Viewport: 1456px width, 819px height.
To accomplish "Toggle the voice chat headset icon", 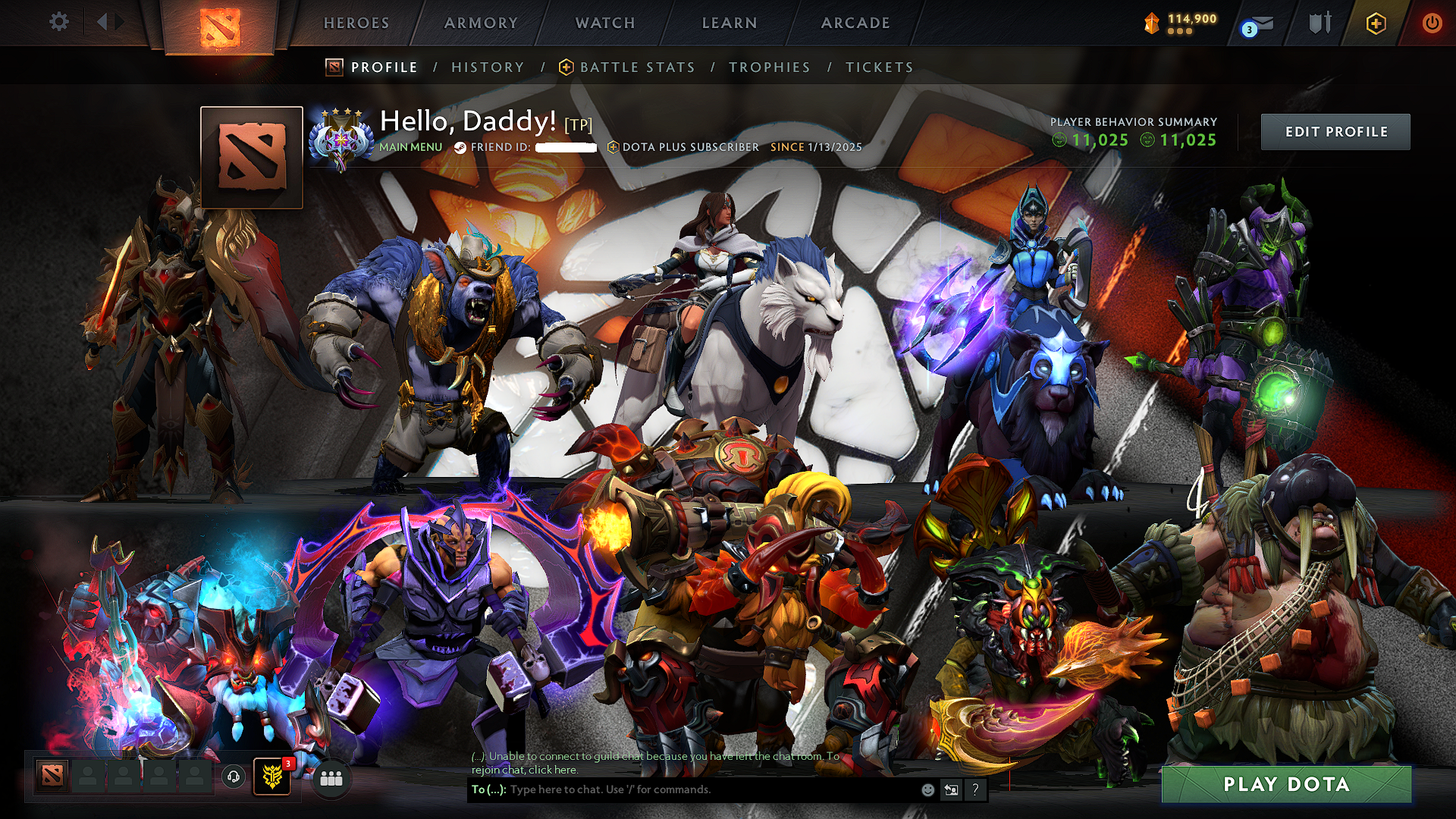I will coord(233,776).
